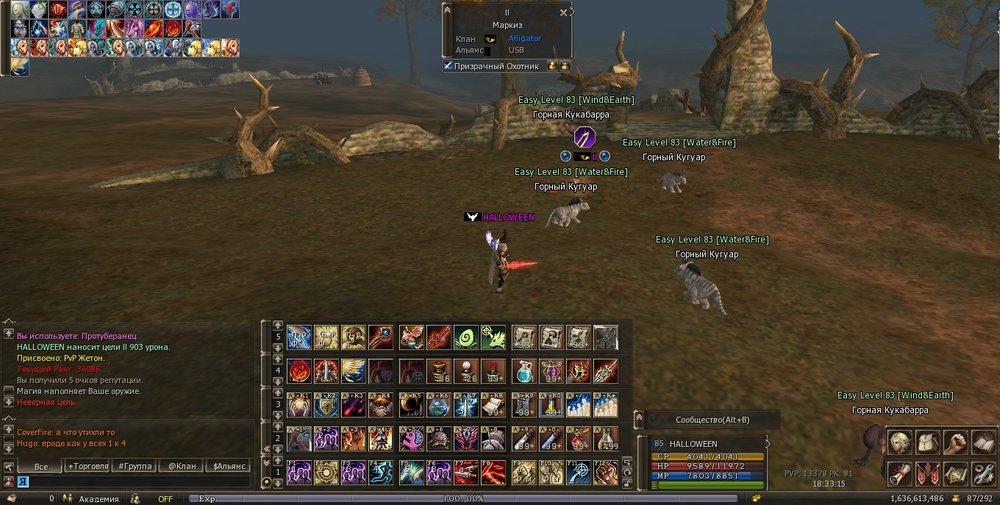Open the actions fist icon
This screenshot has height=505, width=1000.
[x=956, y=443]
